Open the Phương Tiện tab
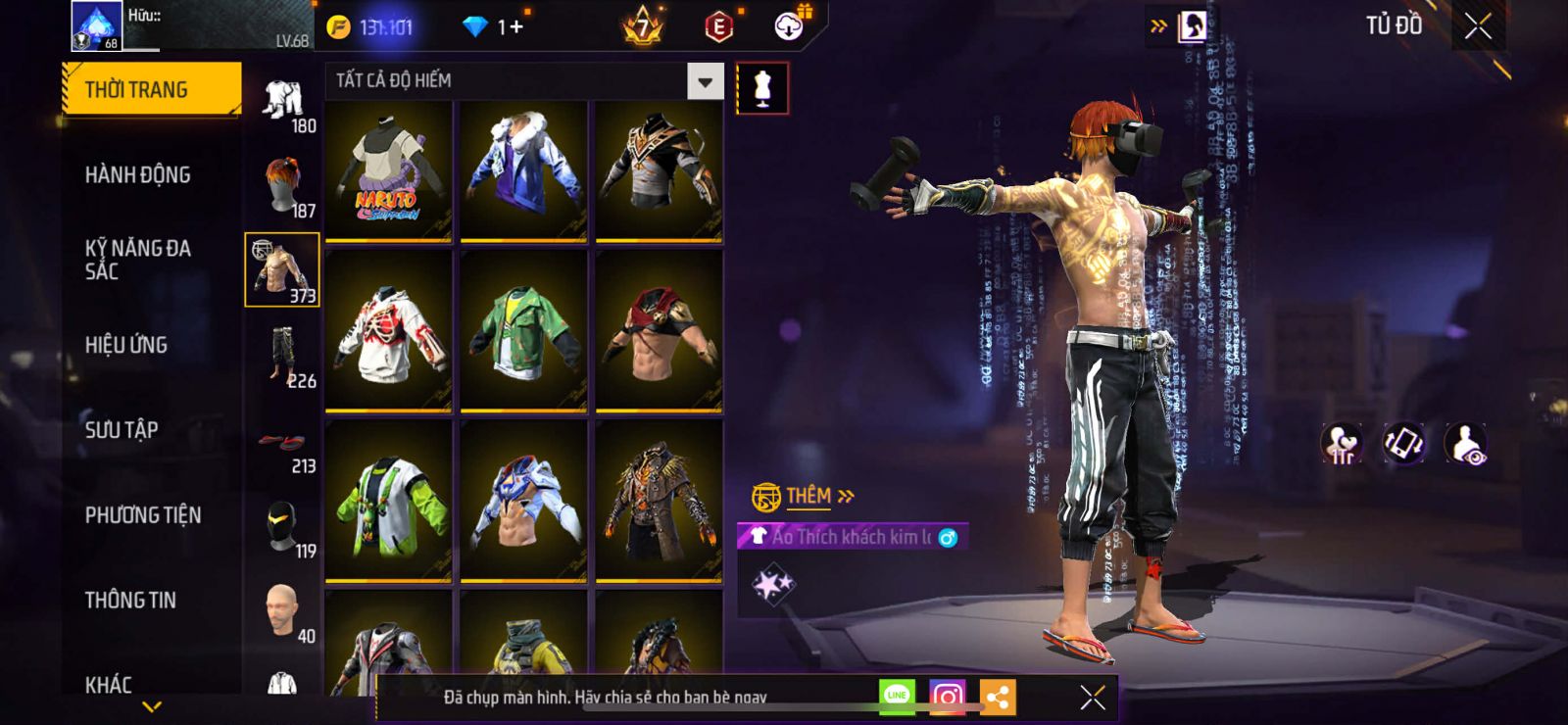The width and height of the screenshot is (1568, 725). (143, 514)
